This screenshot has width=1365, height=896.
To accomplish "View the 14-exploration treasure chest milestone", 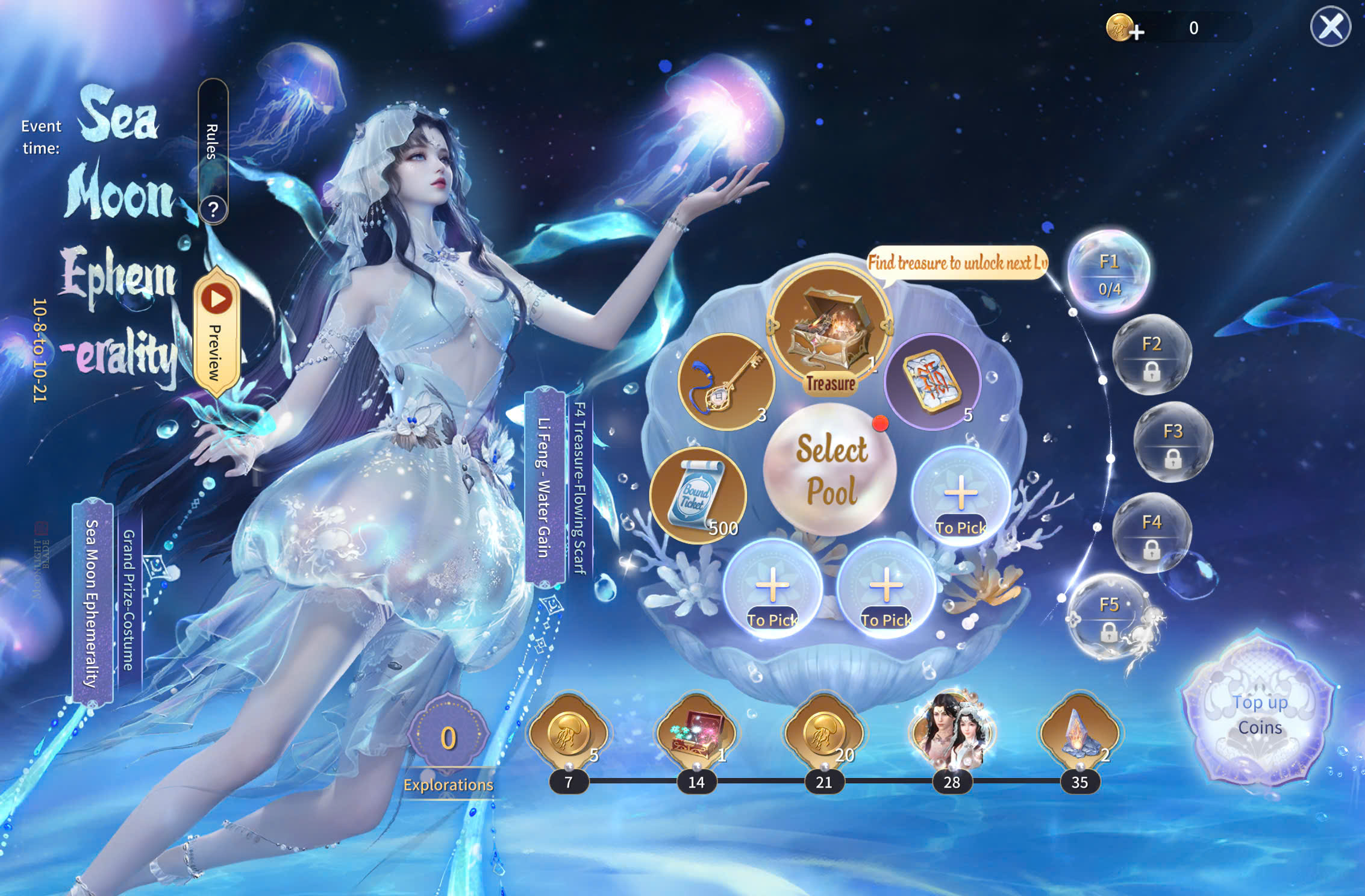I will (696, 732).
